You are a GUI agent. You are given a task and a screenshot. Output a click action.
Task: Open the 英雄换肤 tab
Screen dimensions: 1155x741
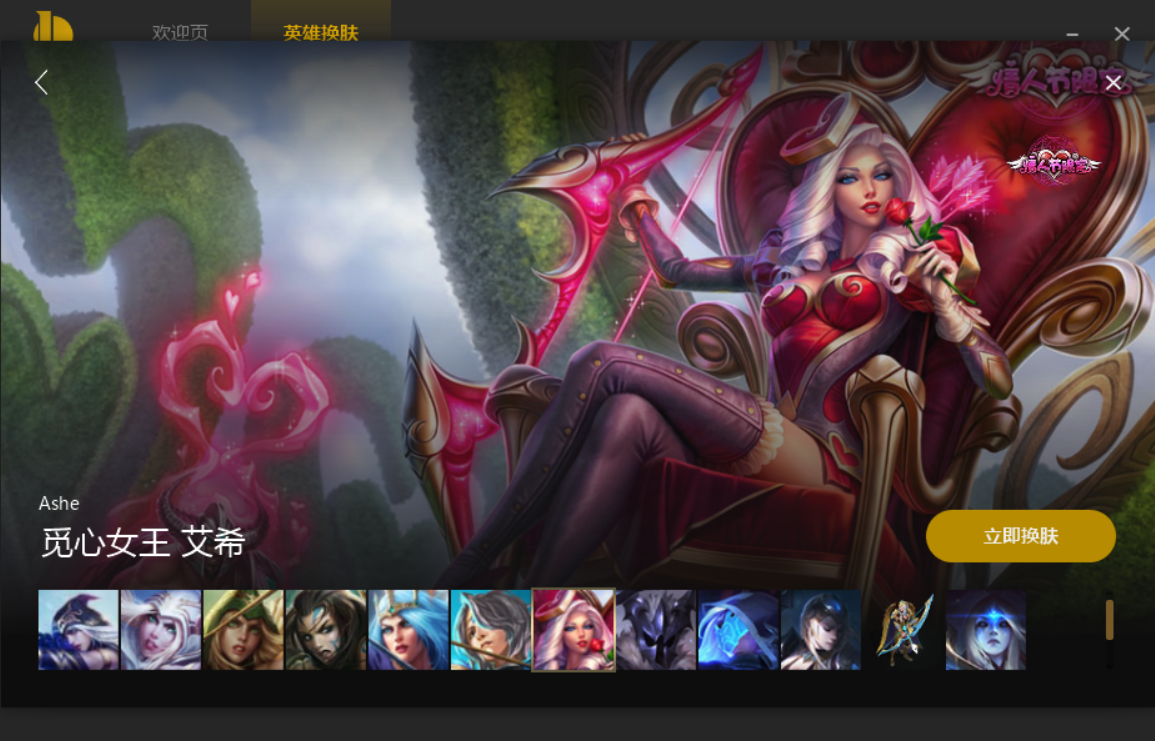pos(320,32)
